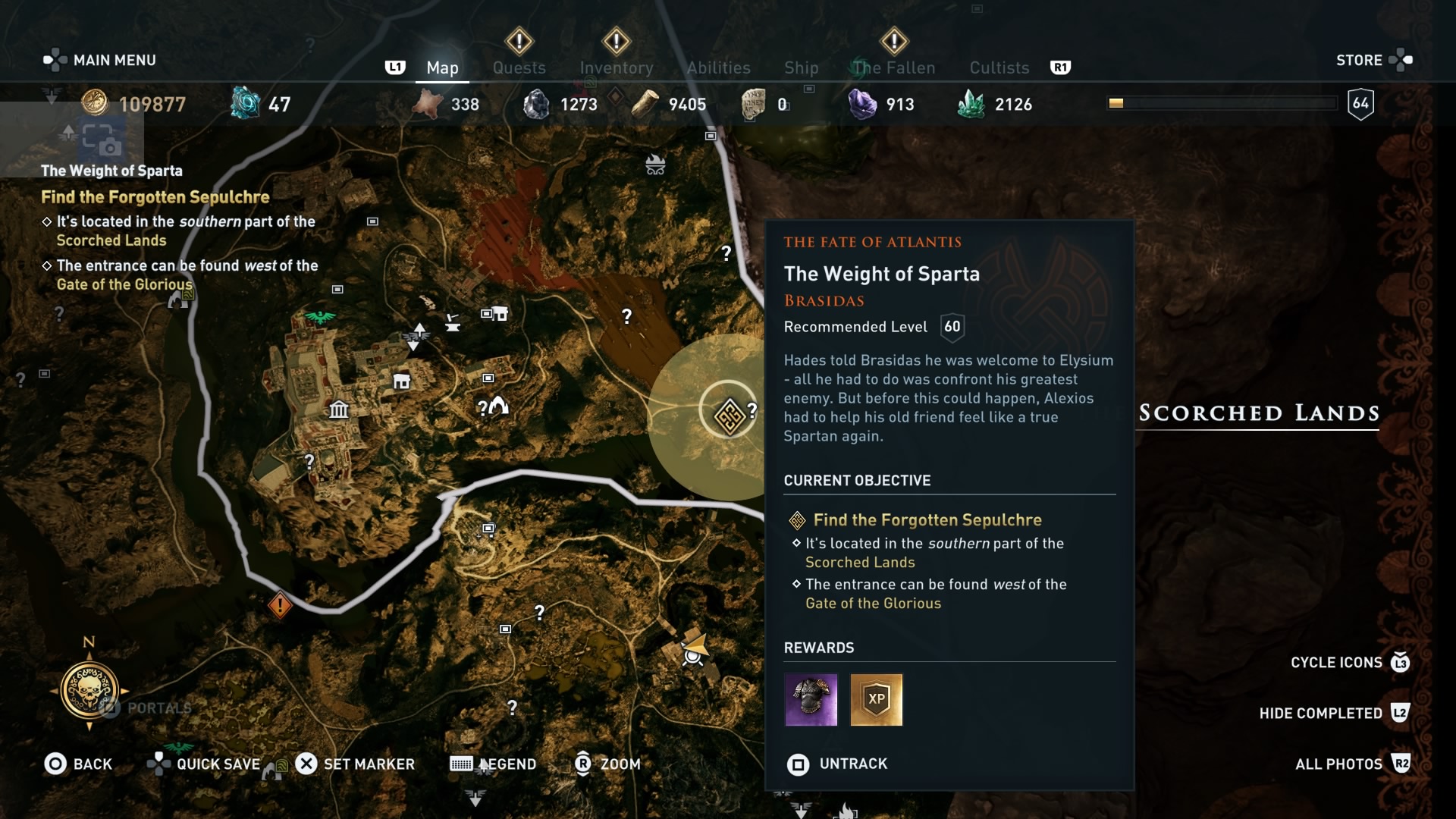Open the Store
This screenshot has width=1456, height=819.
(x=1360, y=60)
